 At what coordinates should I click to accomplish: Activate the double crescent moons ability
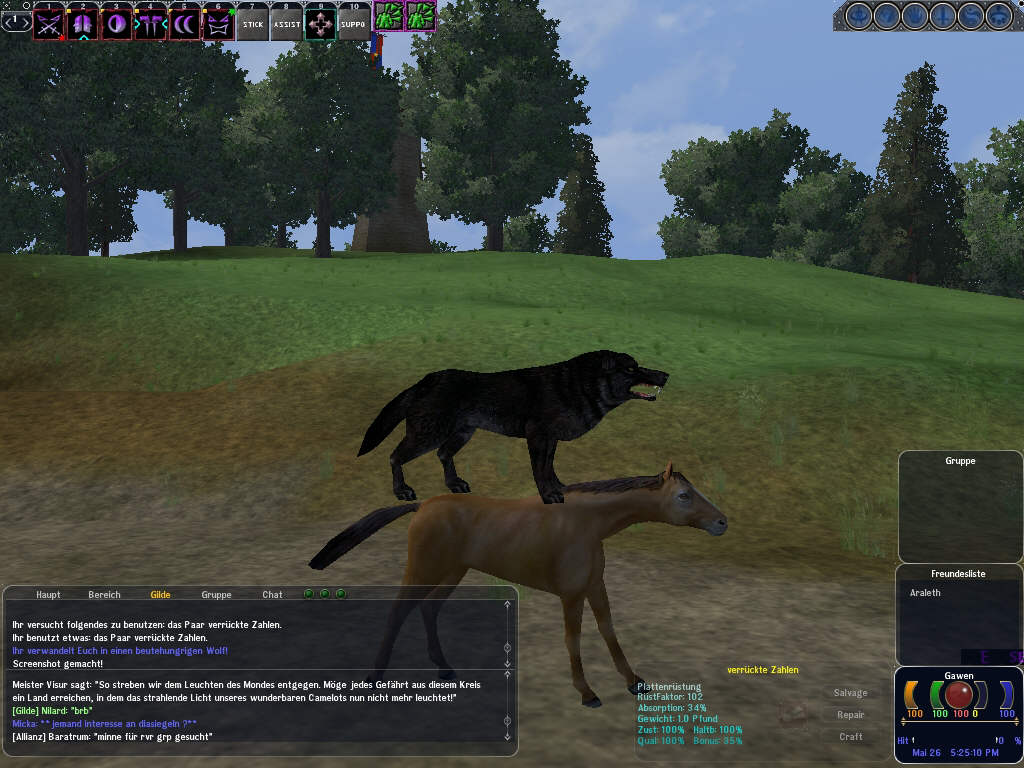(184, 24)
